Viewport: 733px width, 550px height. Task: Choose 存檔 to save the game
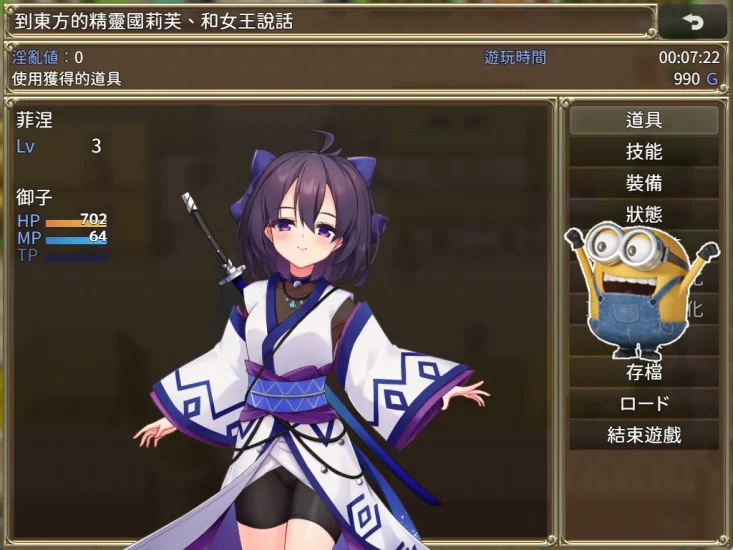point(644,372)
